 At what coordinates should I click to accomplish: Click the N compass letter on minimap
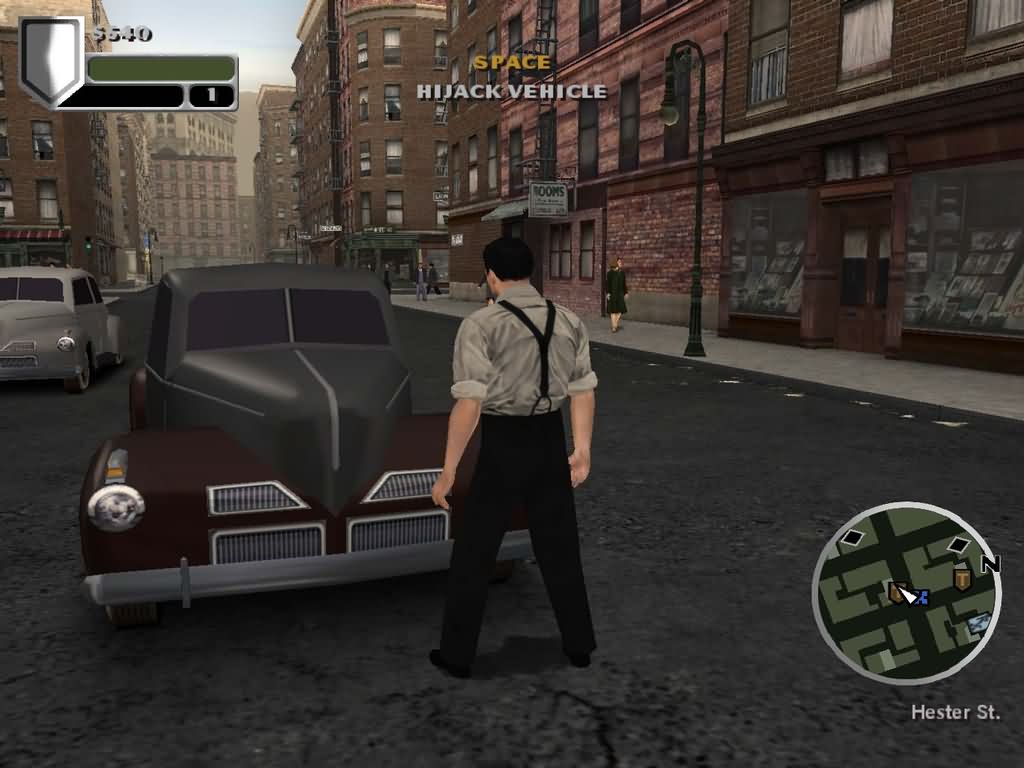coord(990,565)
